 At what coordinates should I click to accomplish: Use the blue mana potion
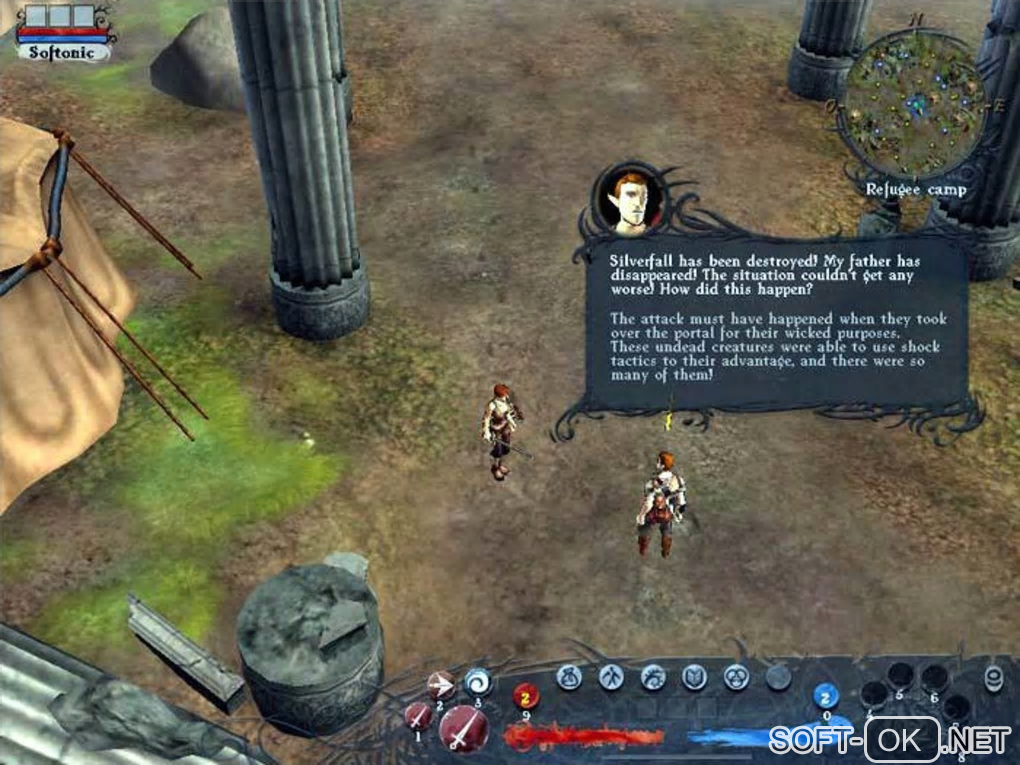point(825,696)
